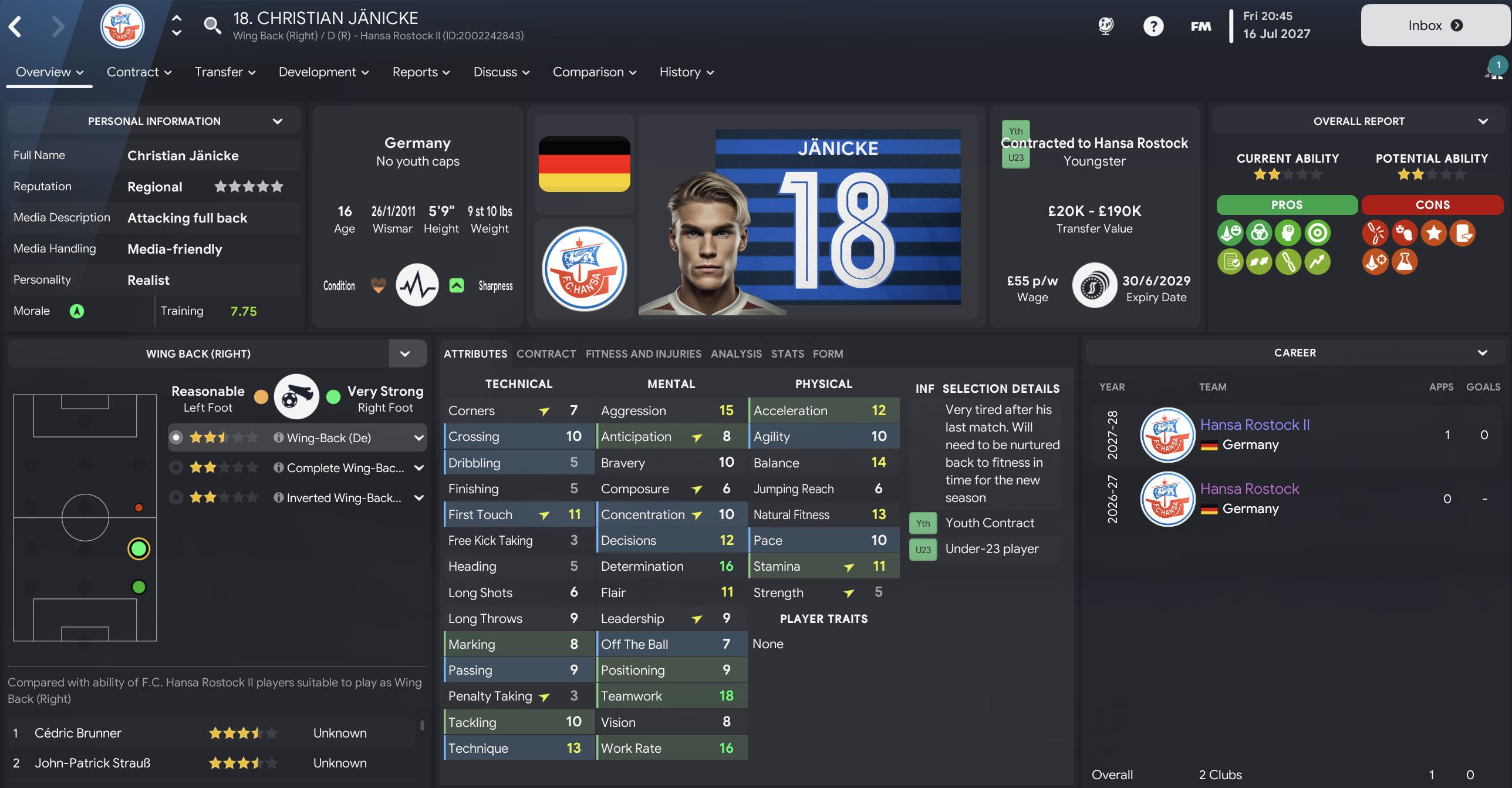Switch to the Analysis tab

point(736,353)
